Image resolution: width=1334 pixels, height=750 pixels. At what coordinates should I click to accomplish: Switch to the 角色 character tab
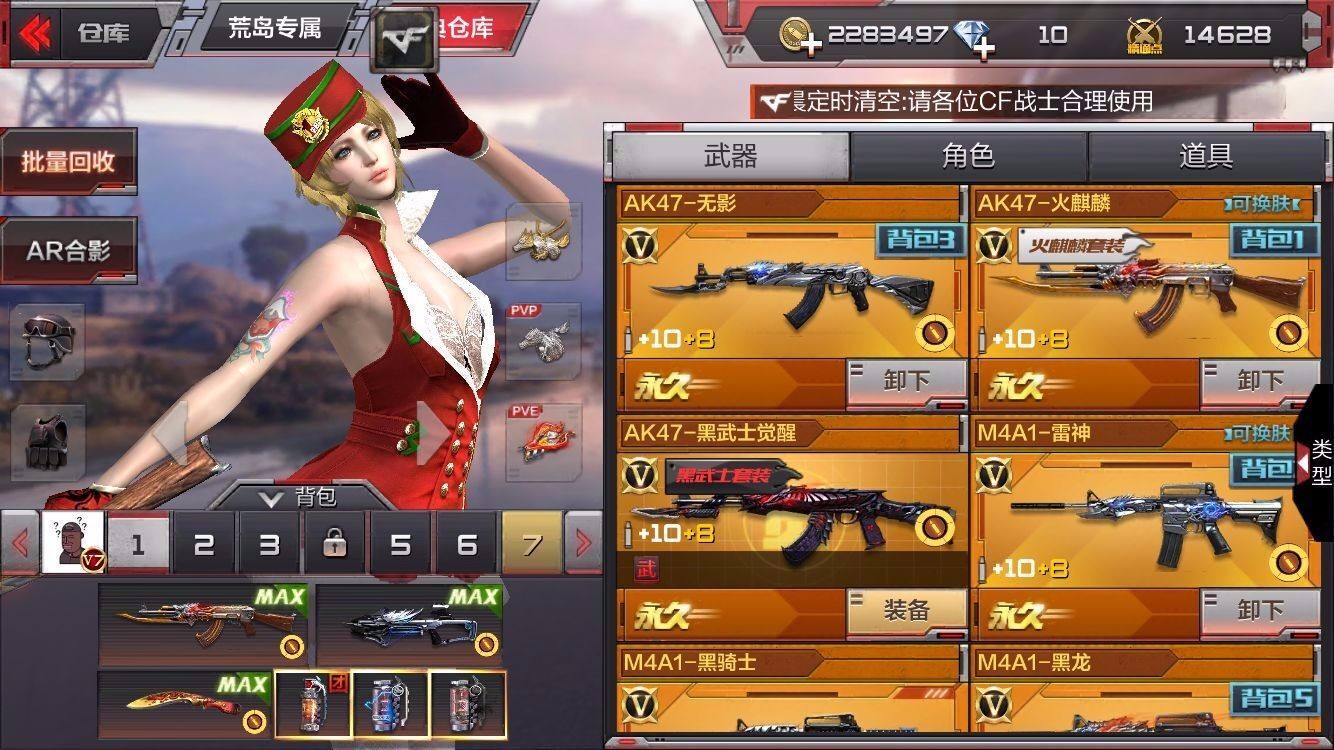pyautogui.click(x=967, y=154)
